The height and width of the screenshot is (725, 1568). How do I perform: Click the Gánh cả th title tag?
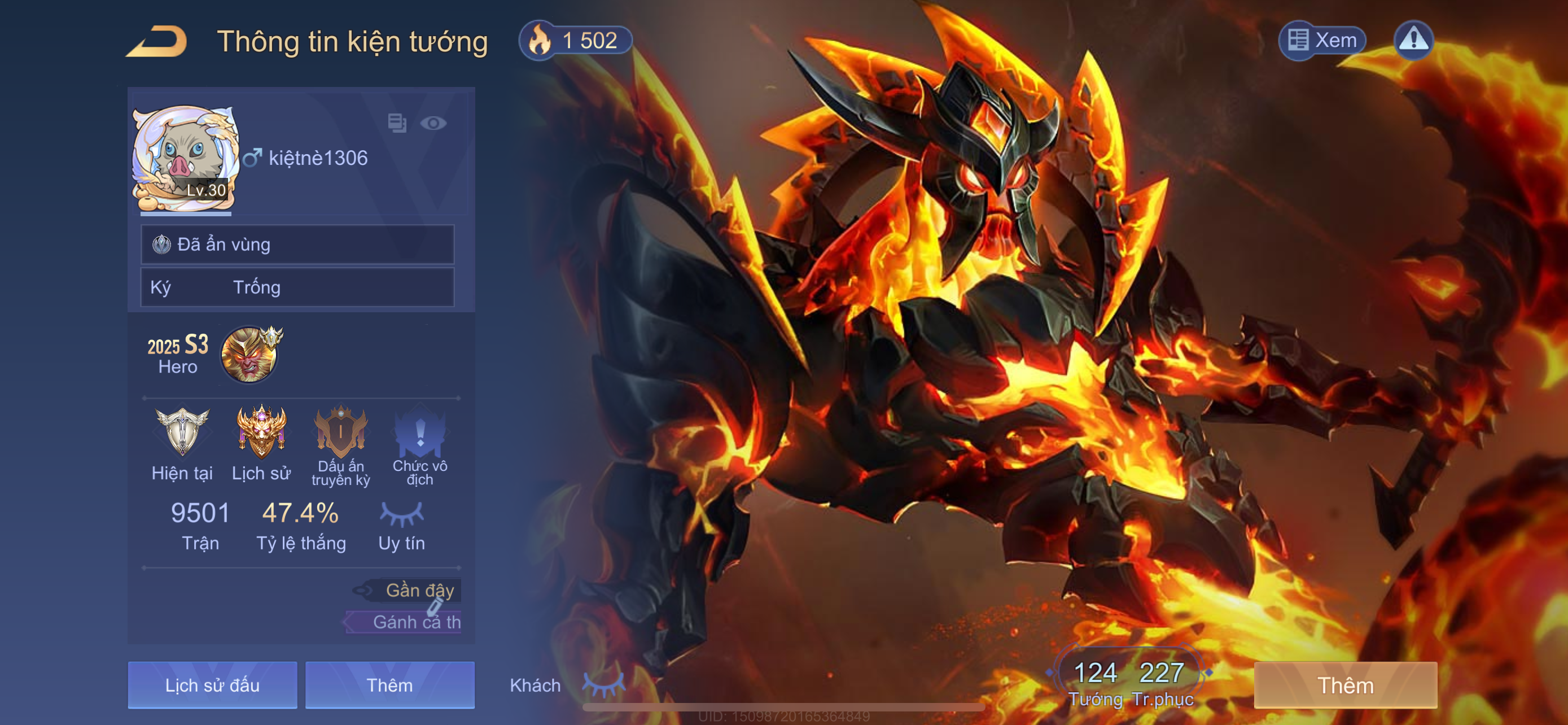point(408,622)
